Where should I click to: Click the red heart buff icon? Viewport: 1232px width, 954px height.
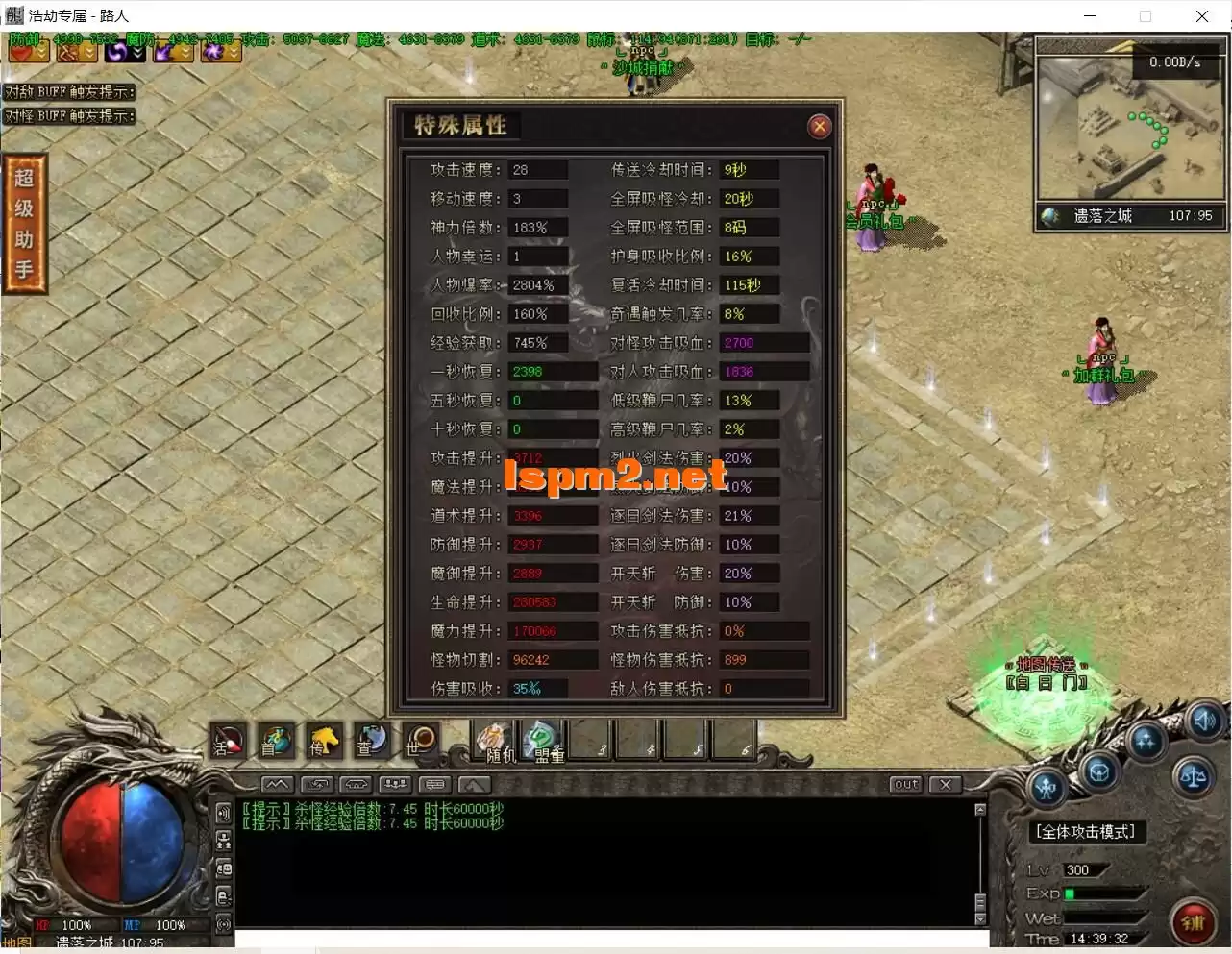tap(21, 51)
